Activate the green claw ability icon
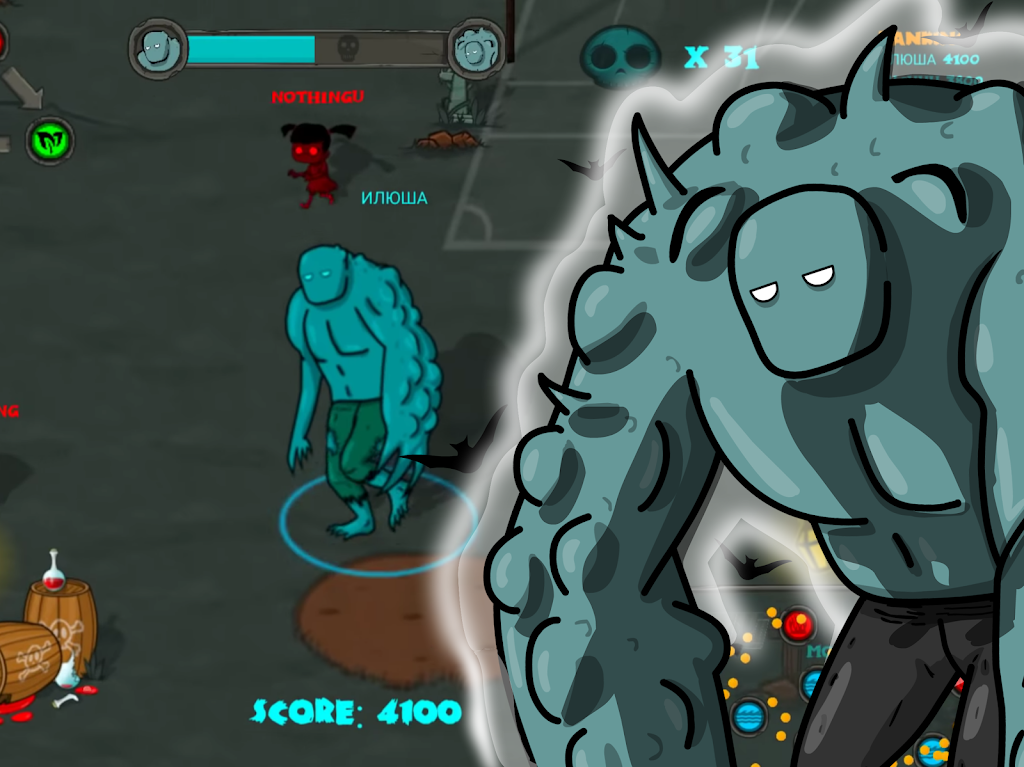The height and width of the screenshot is (767, 1024). click(x=49, y=140)
